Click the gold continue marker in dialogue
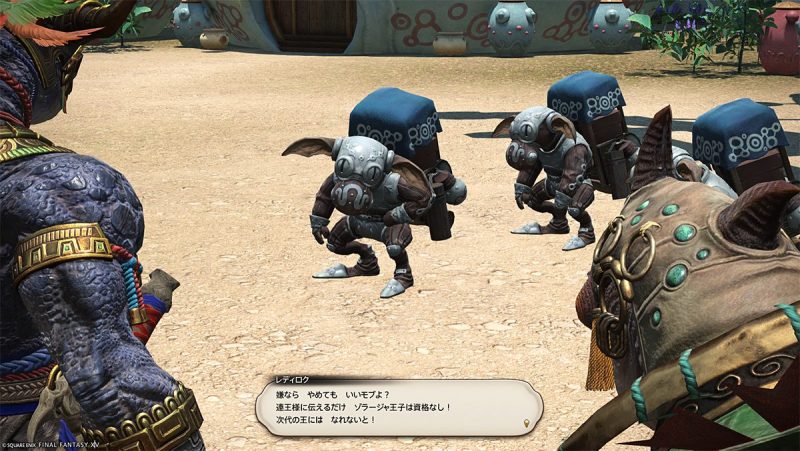The height and width of the screenshot is (451, 800). pos(526,424)
